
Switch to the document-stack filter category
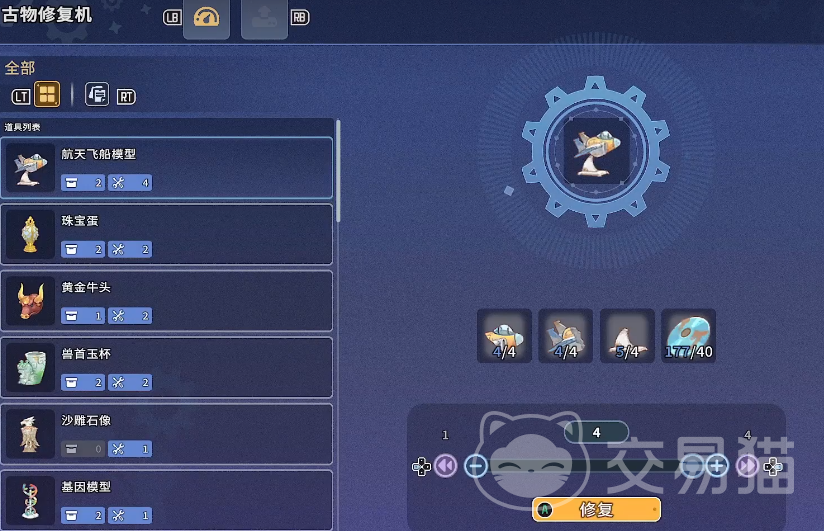coord(97,95)
